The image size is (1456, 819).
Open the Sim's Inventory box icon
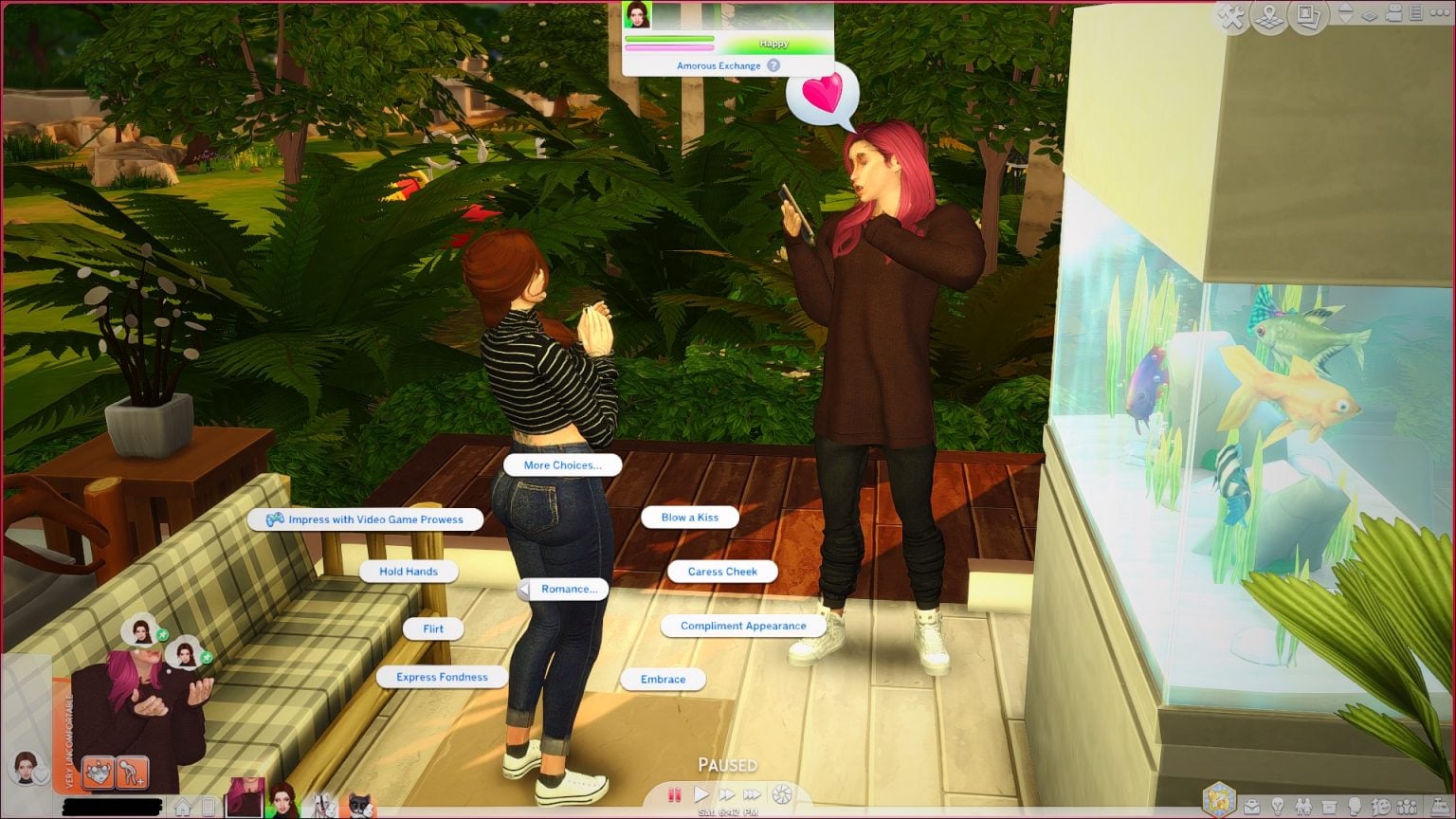[x=1330, y=806]
